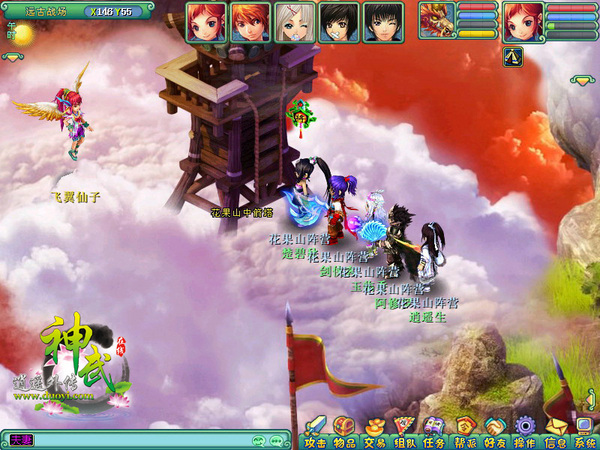Open the 帮派 (Guild) panel
The image size is (600, 450).
pos(465,430)
